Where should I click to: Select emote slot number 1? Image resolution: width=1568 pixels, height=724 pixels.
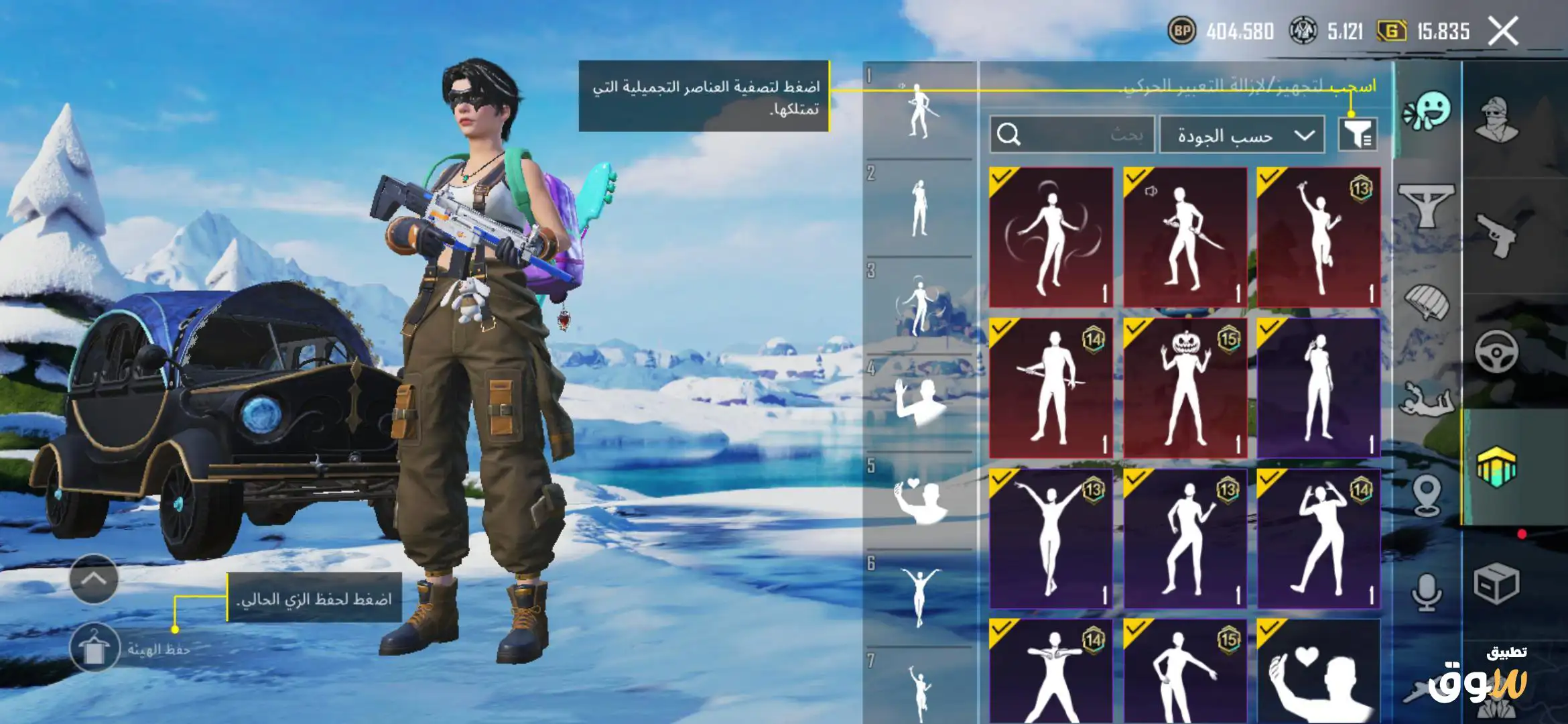click(x=919, y=111)
